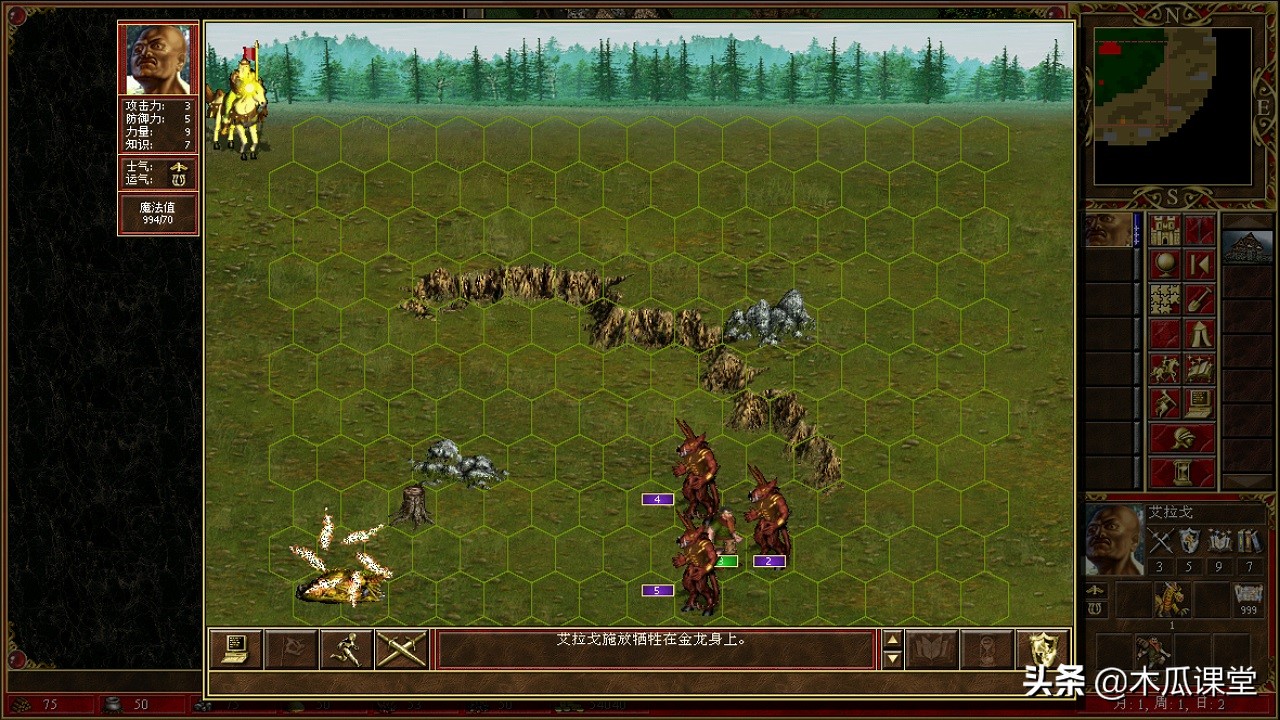Select next hero with the helmet button
Image resolution: width=1280 pixels, height=720 pixels.
pyautogui.click(x=1182, y=438)
